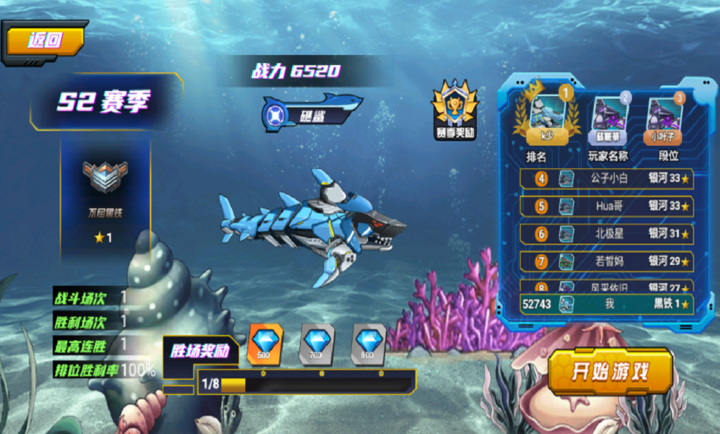This screenshot has width=720, height=434.
Task: Select leaderboard row 公子小白
Action: tap(609, 179)
